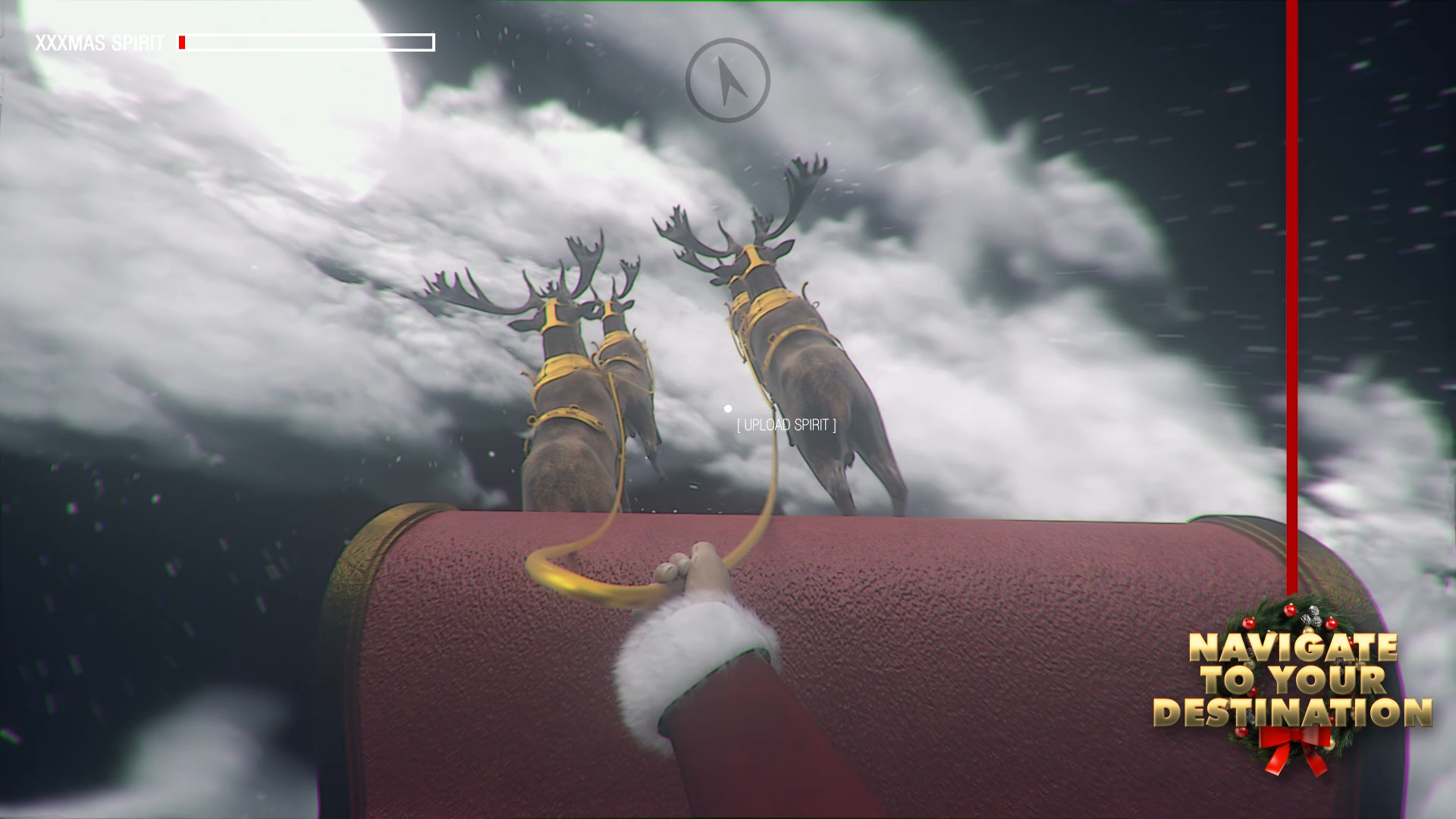Select the XXXMAS SPIRIT heading

pyautogui.click(x=100, y=43)
